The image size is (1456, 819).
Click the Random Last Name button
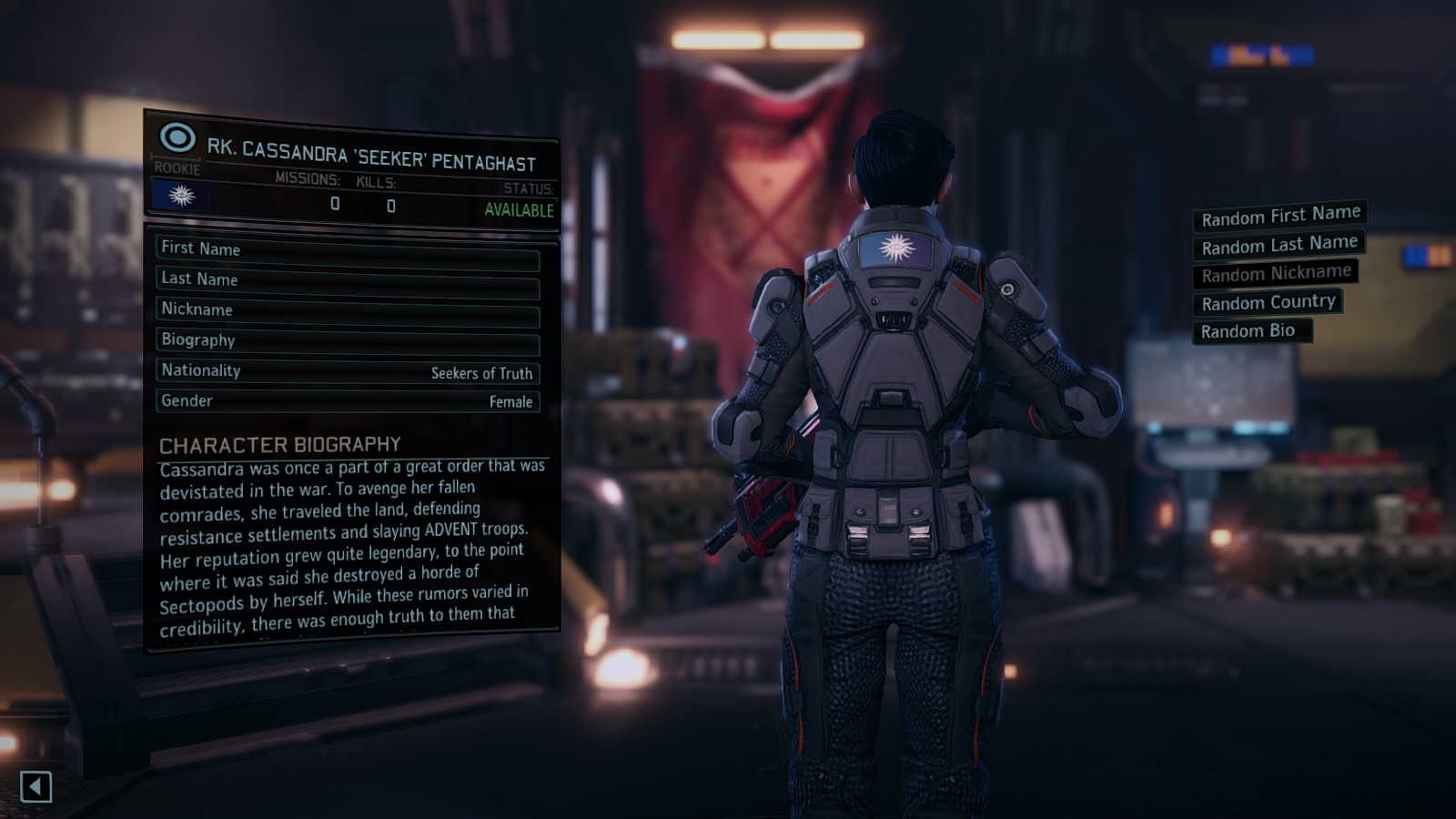pos(1278,244)
